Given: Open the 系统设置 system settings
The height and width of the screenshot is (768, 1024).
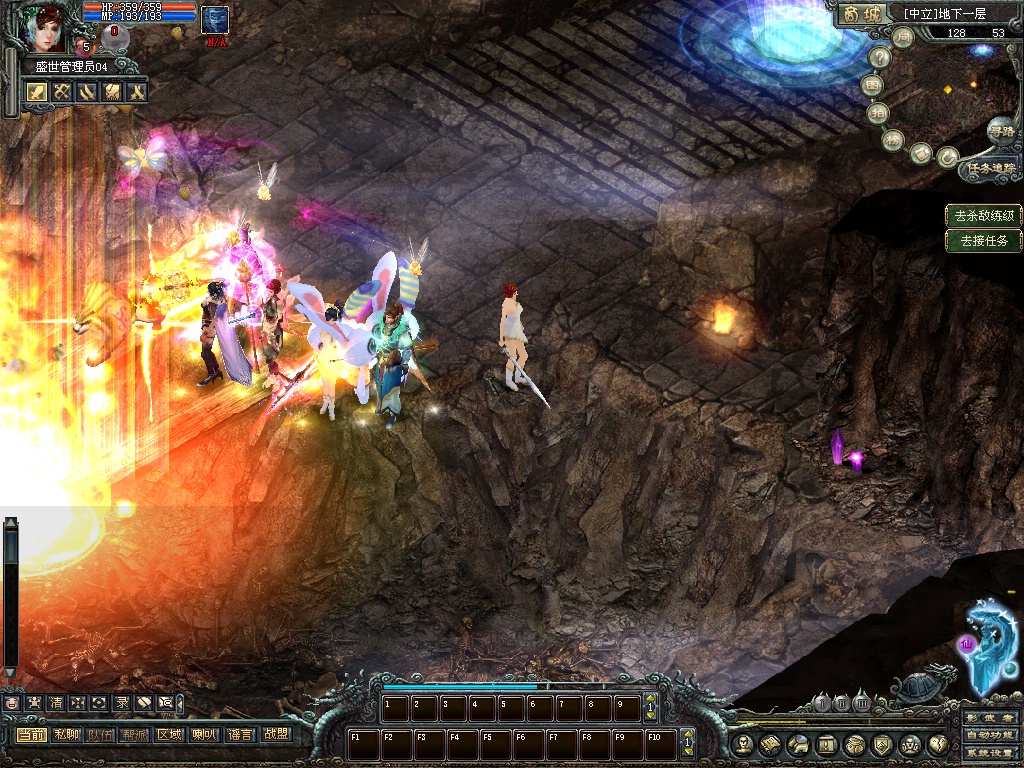Looking at the screenshot, I should [990, 752].
